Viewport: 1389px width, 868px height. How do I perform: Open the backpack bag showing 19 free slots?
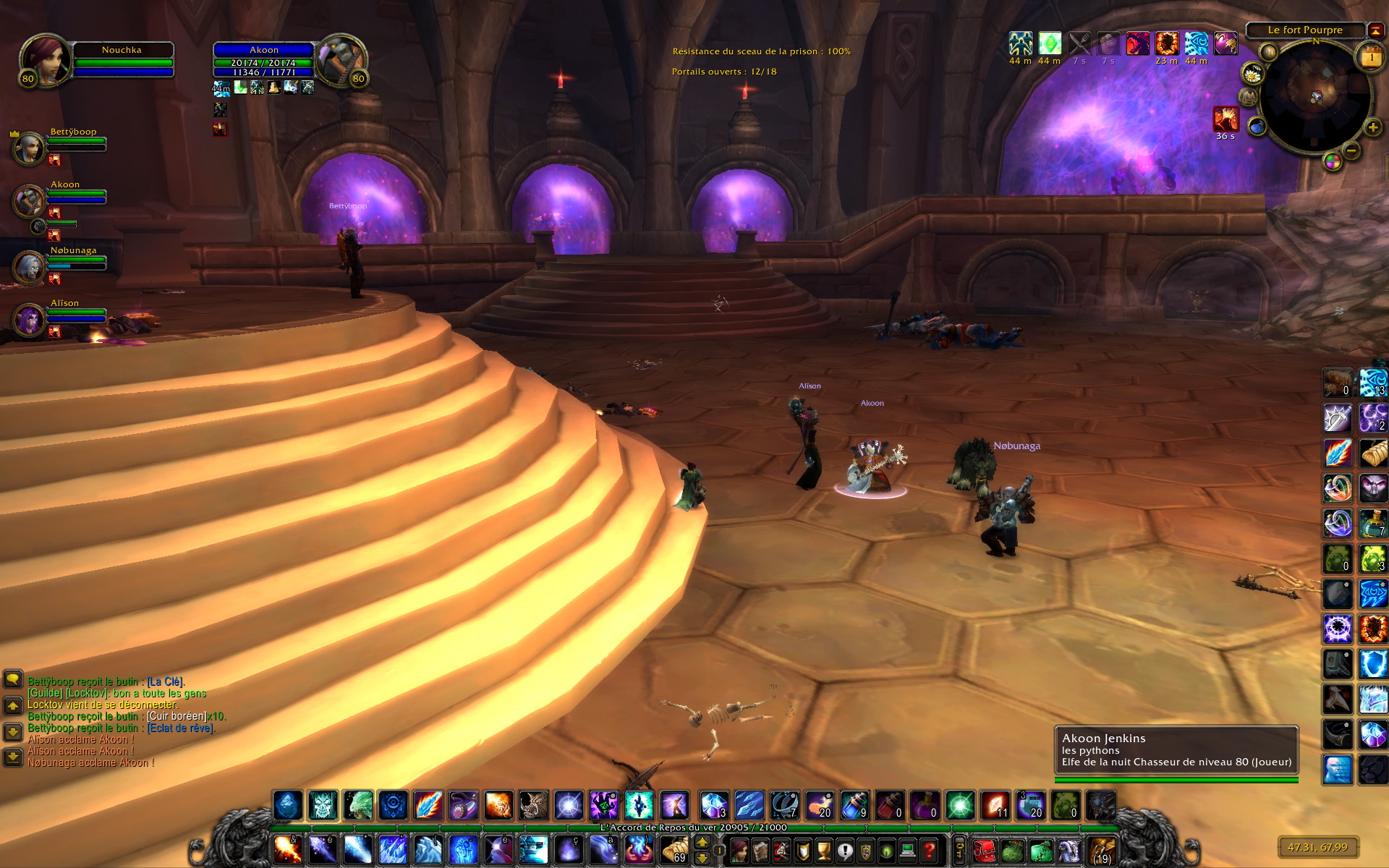pyautogui.click(x=1102, y=850)
